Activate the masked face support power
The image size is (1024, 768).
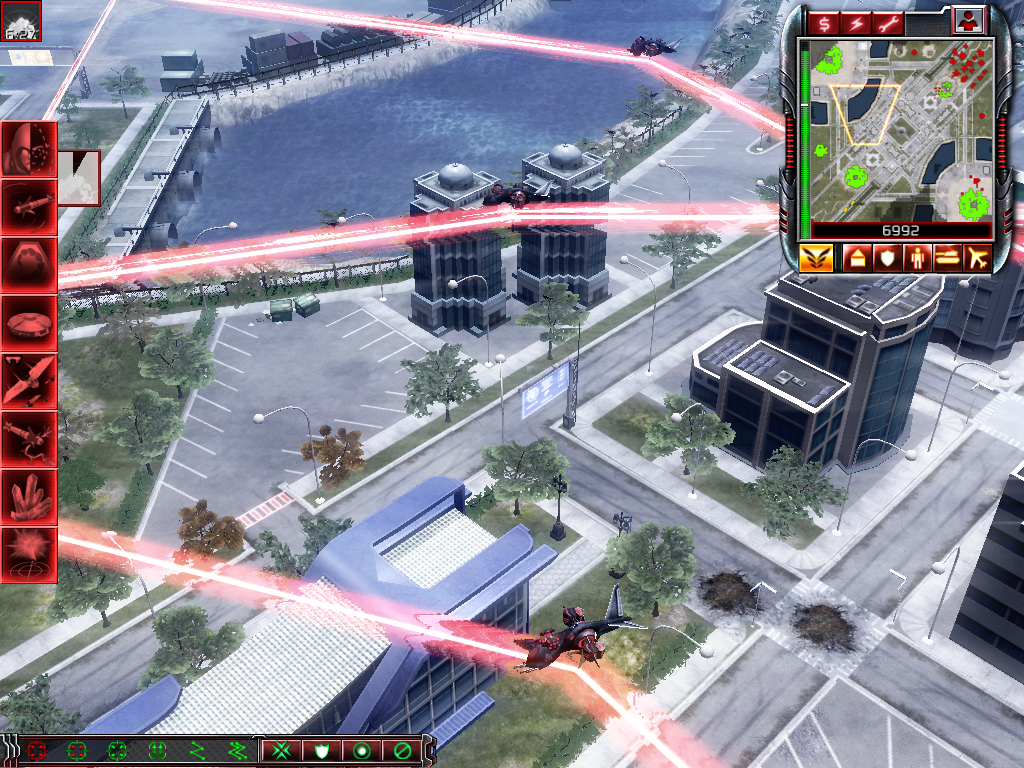29,149
